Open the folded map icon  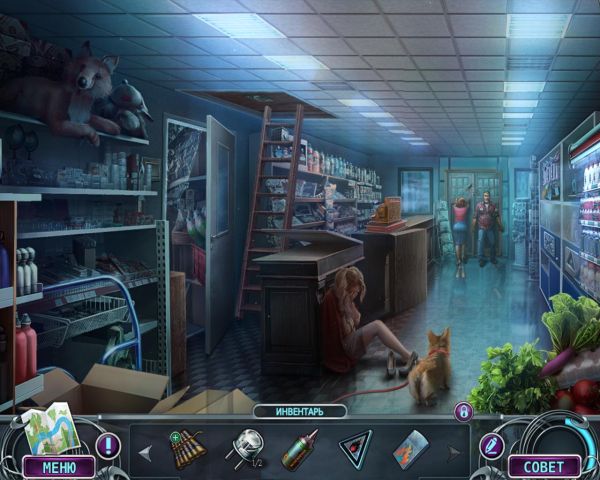(48, 429)
